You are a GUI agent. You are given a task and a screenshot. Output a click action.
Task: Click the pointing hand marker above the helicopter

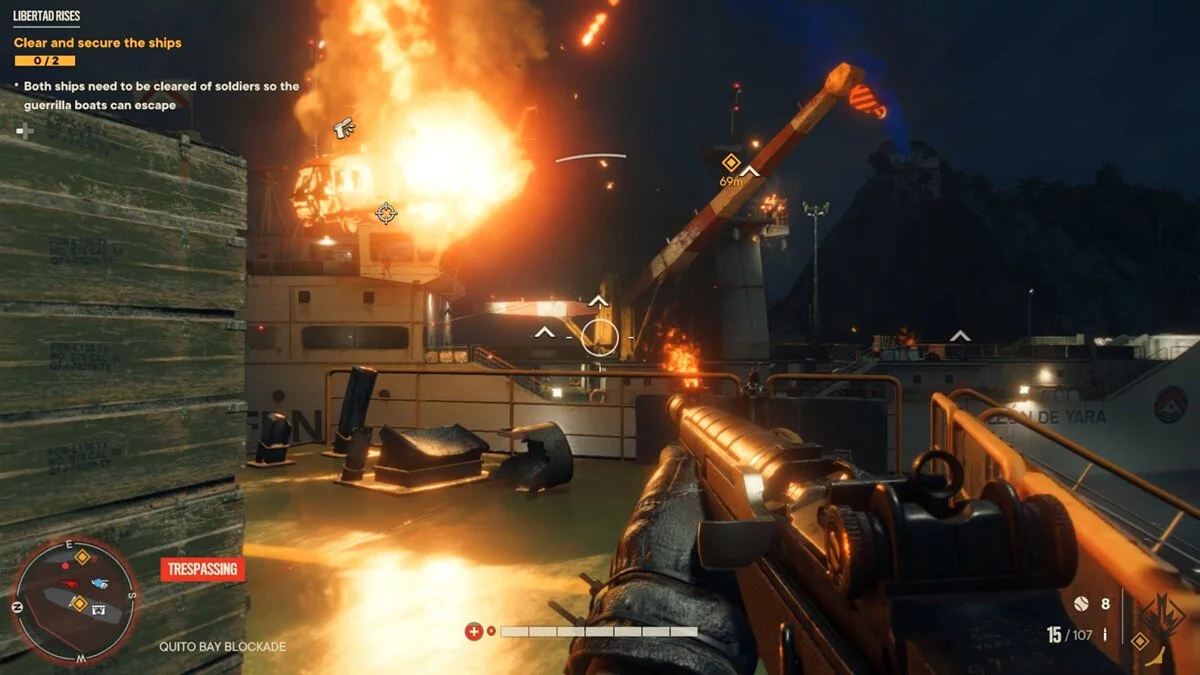tap(344, 127)
